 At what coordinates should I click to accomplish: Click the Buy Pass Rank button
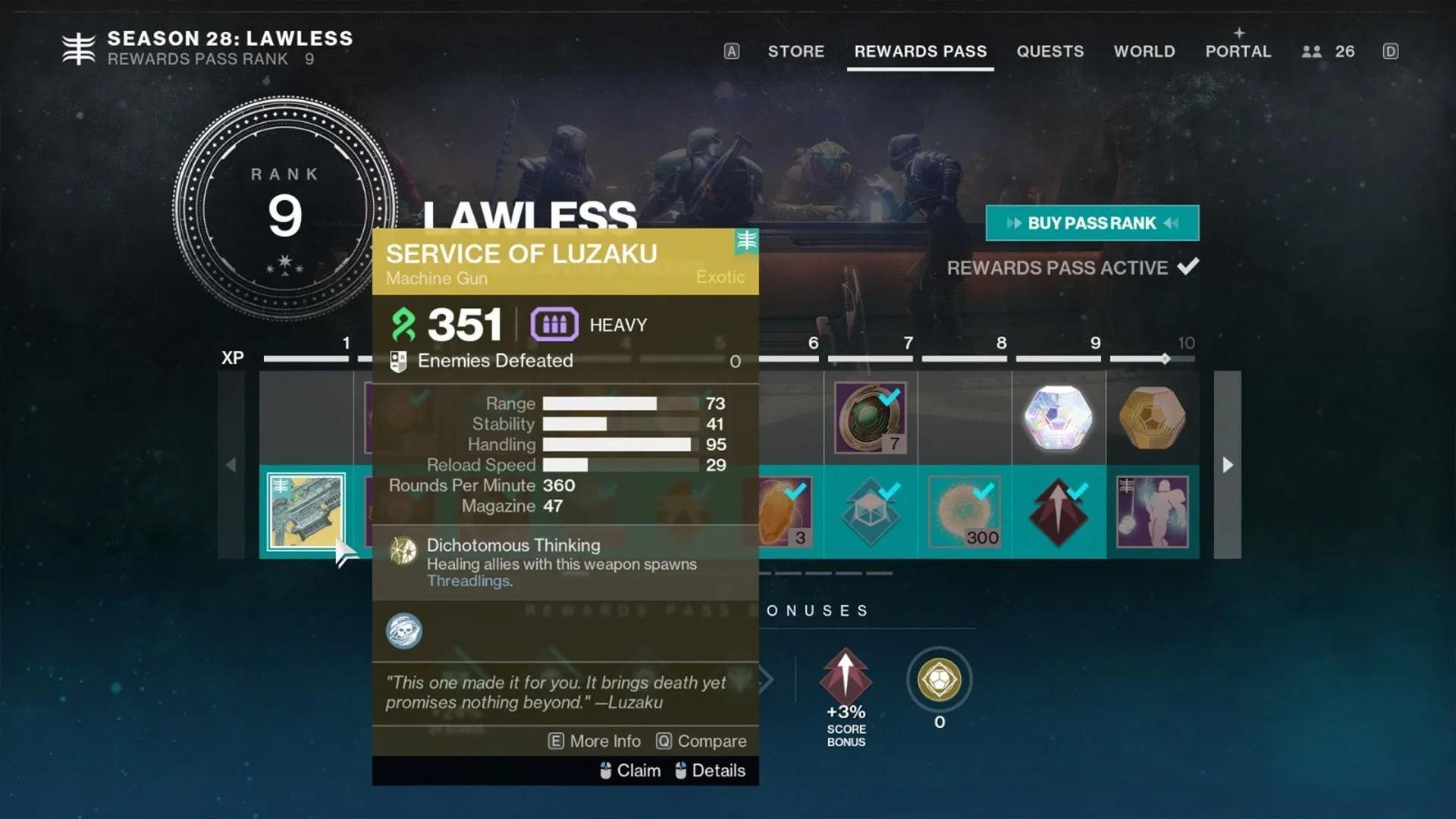1092,223
